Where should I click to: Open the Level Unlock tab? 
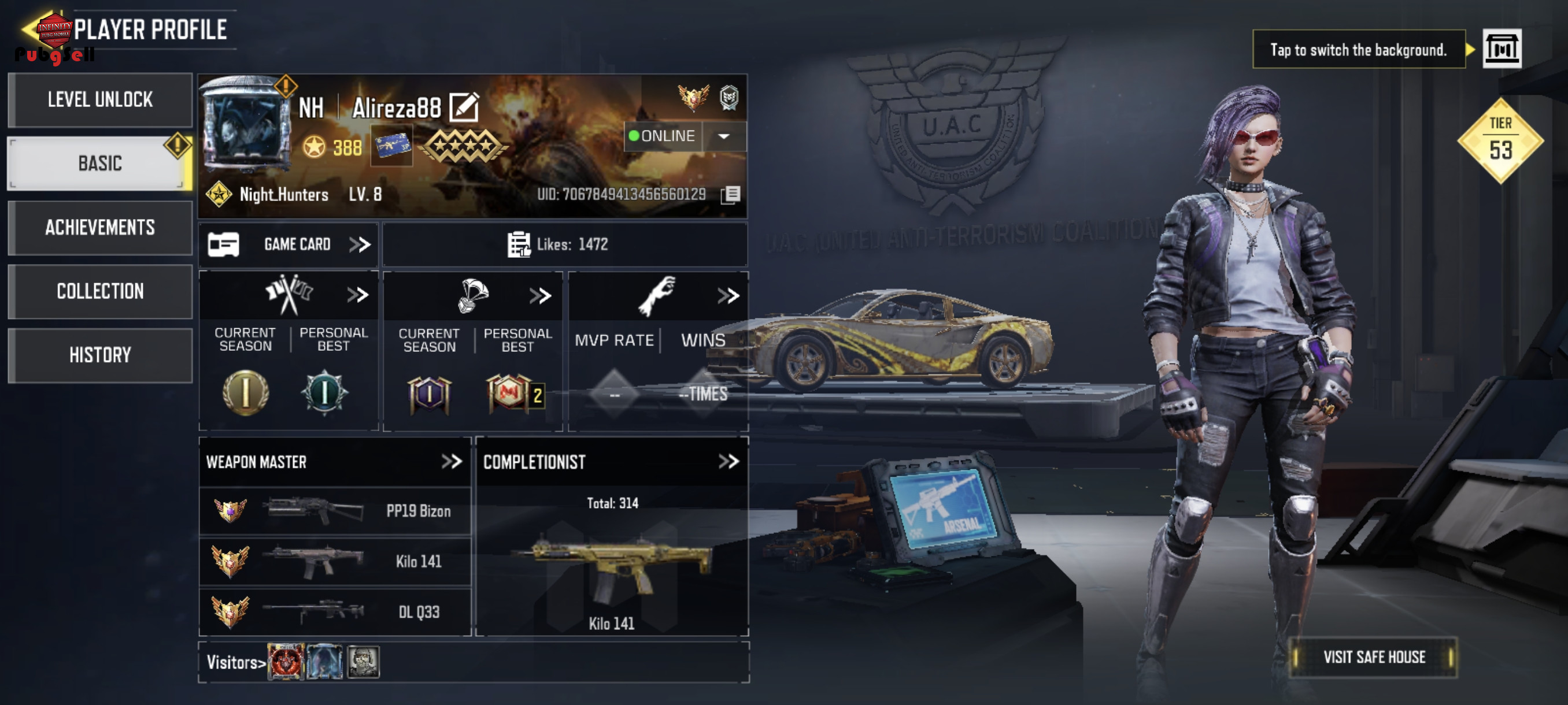(100, 100)
